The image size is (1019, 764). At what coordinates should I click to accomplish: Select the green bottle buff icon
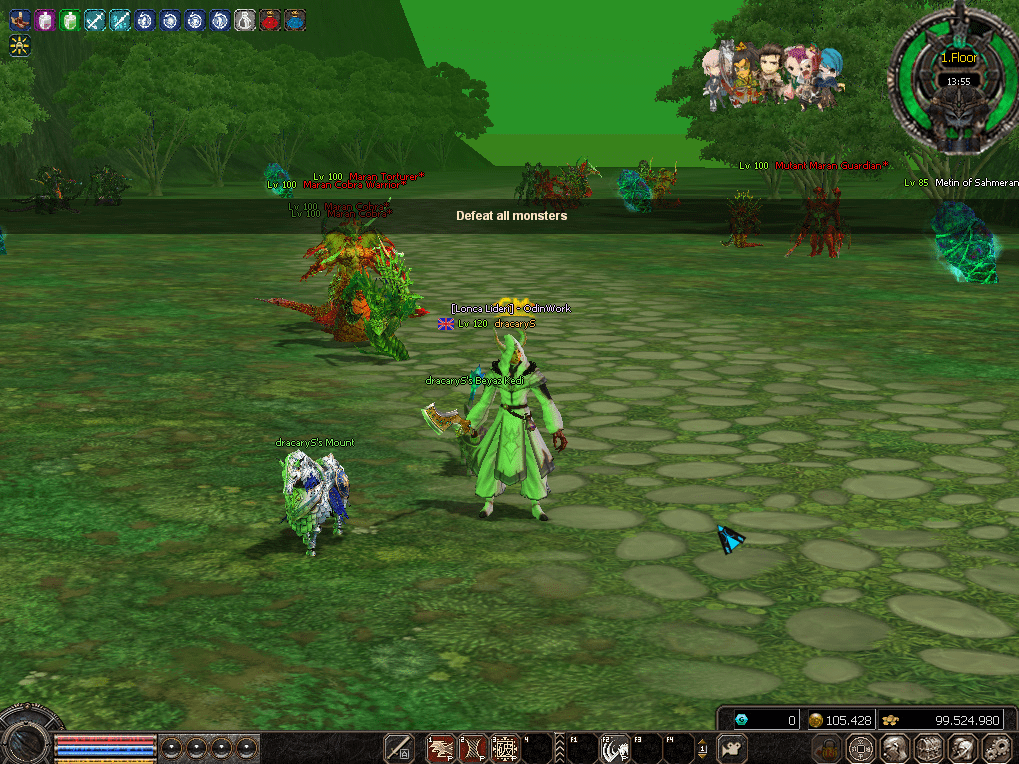(x=69, y=20)
